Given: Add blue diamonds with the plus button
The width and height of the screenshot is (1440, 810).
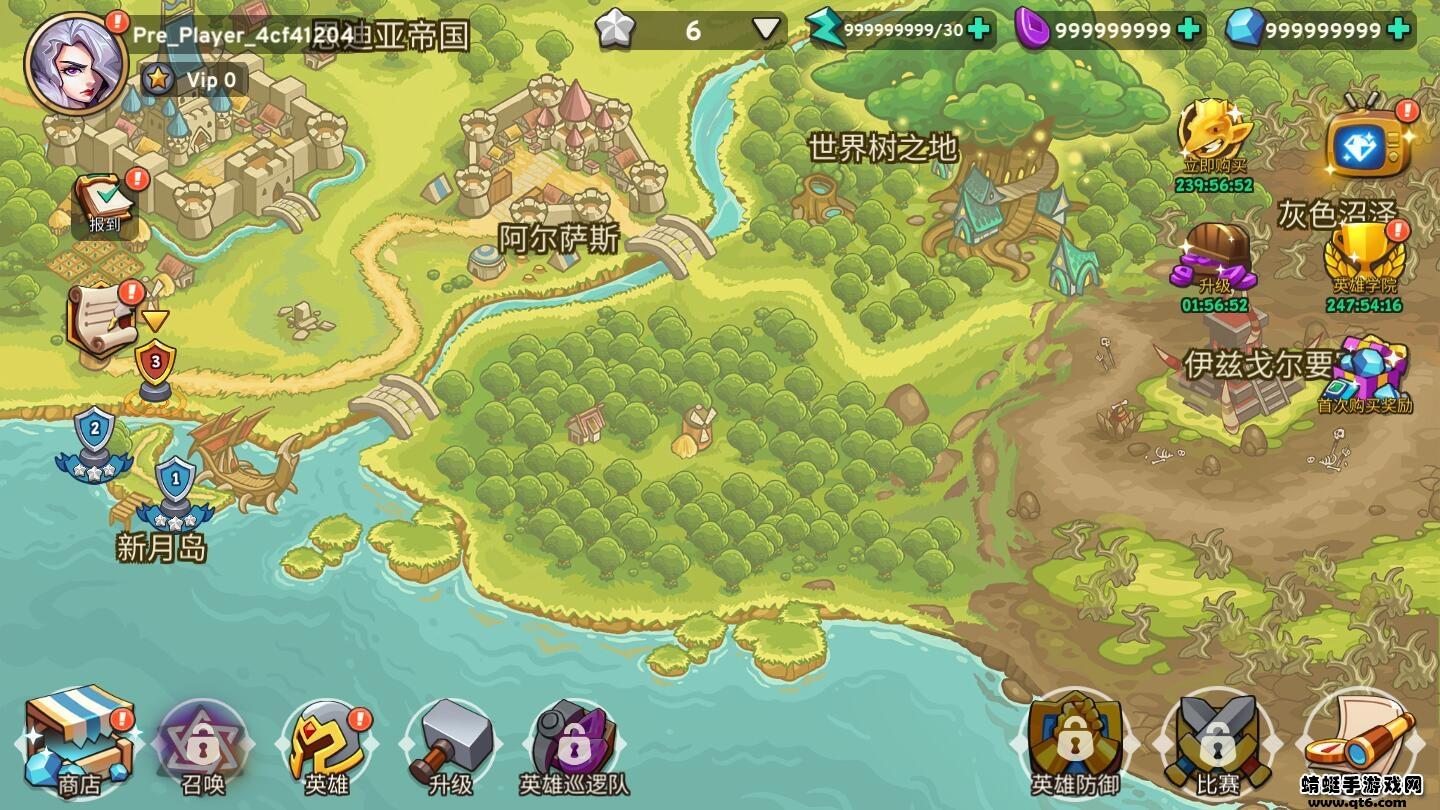Looking at the screenshot, I should [x=1399, y=29].
